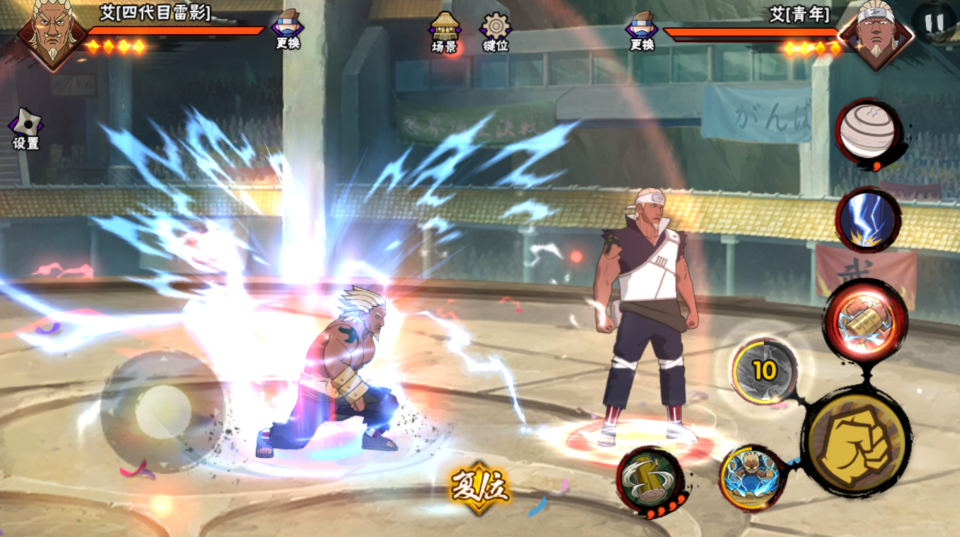Tap the left player's 更换 swap icon

pos(287,29)
